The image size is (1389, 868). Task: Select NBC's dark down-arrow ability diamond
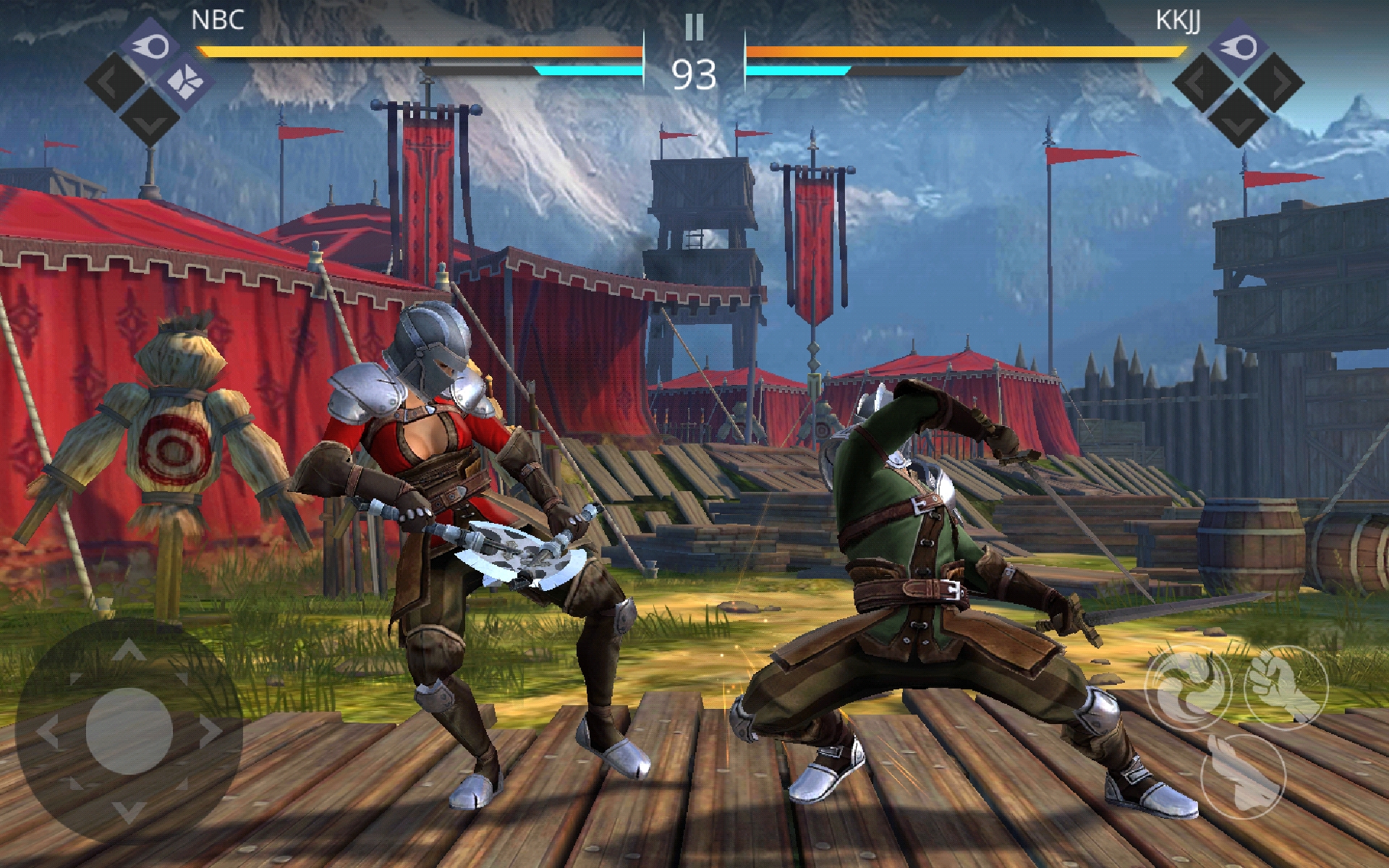(150, 117)
